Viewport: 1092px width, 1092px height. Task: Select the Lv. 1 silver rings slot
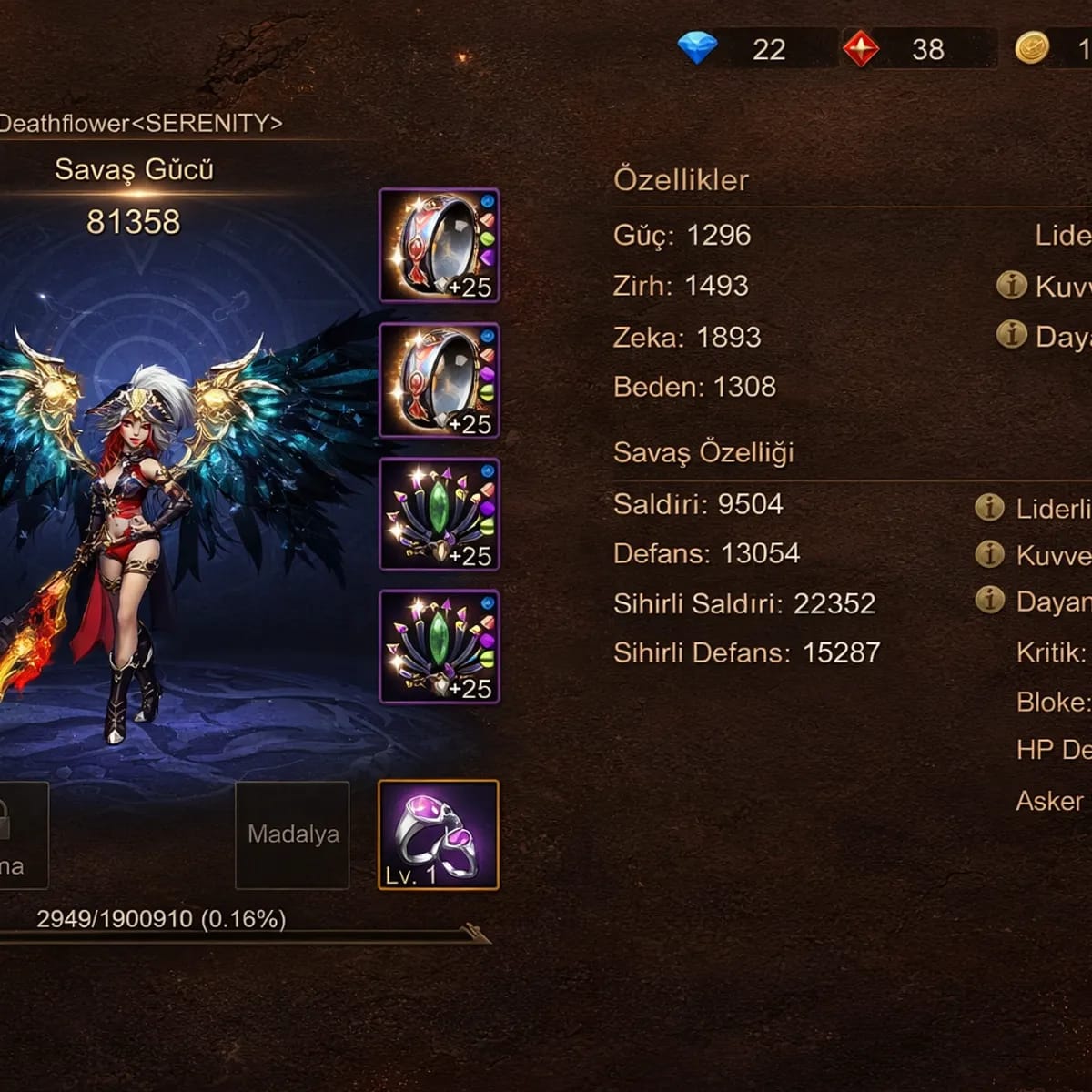coord(439,834)
